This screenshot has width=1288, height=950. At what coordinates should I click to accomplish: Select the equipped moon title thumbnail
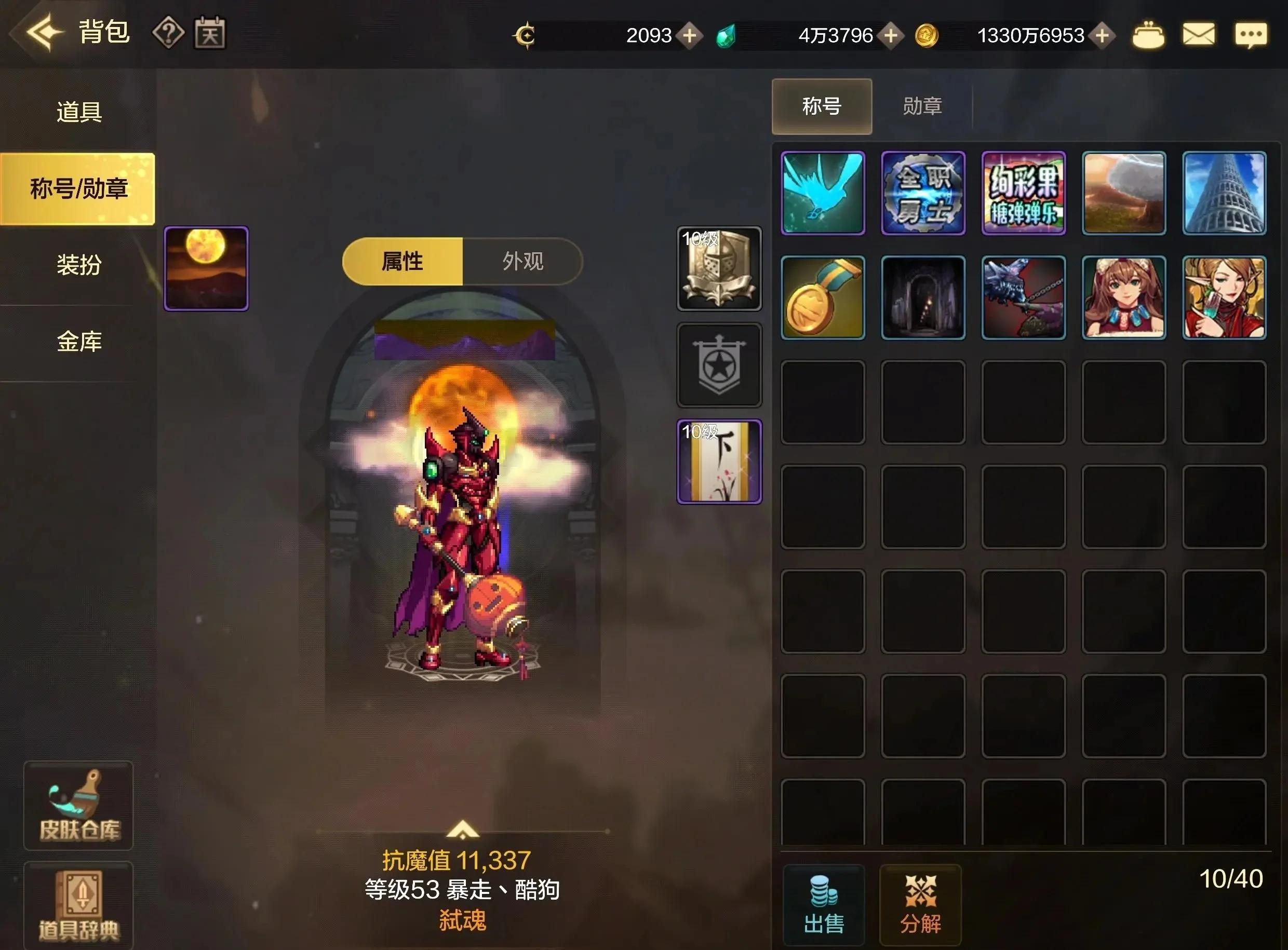pyautogui.click(x=205, y=266)
